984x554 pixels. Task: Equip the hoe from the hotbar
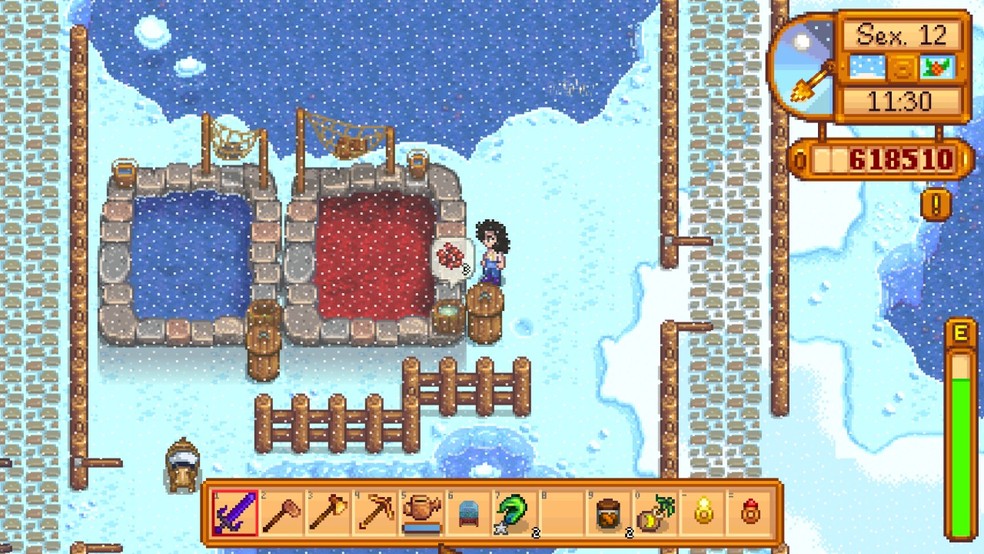[281, 514]
